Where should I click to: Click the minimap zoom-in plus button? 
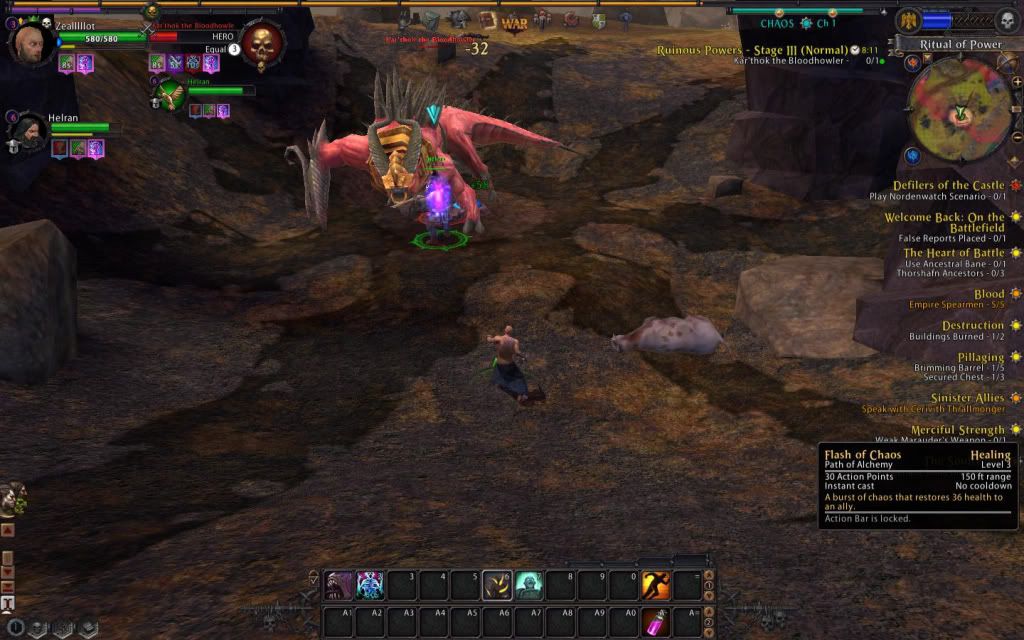click(x=1016, y=81)
